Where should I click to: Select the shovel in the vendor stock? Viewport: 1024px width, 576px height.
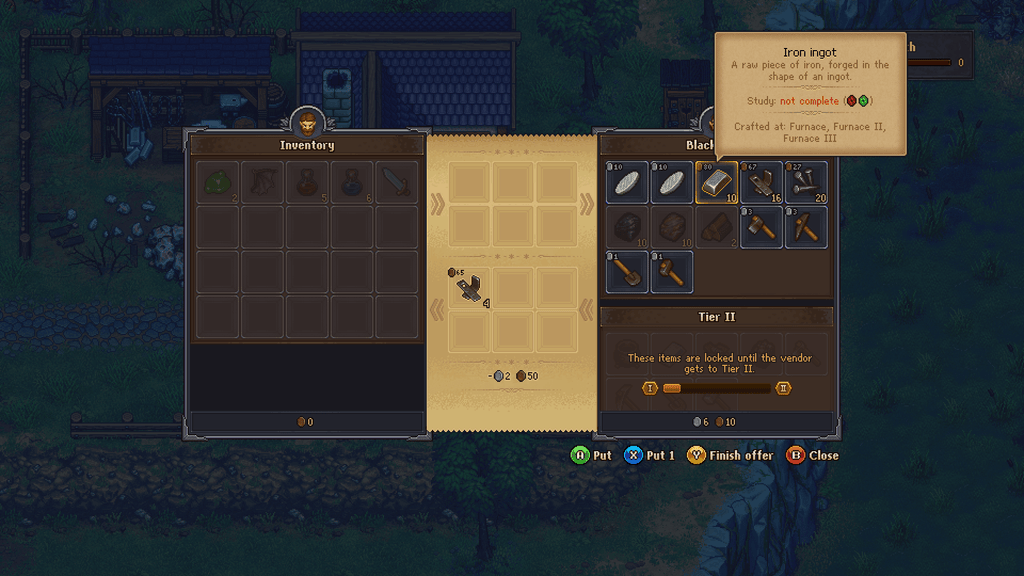click(x=628, y=271)
